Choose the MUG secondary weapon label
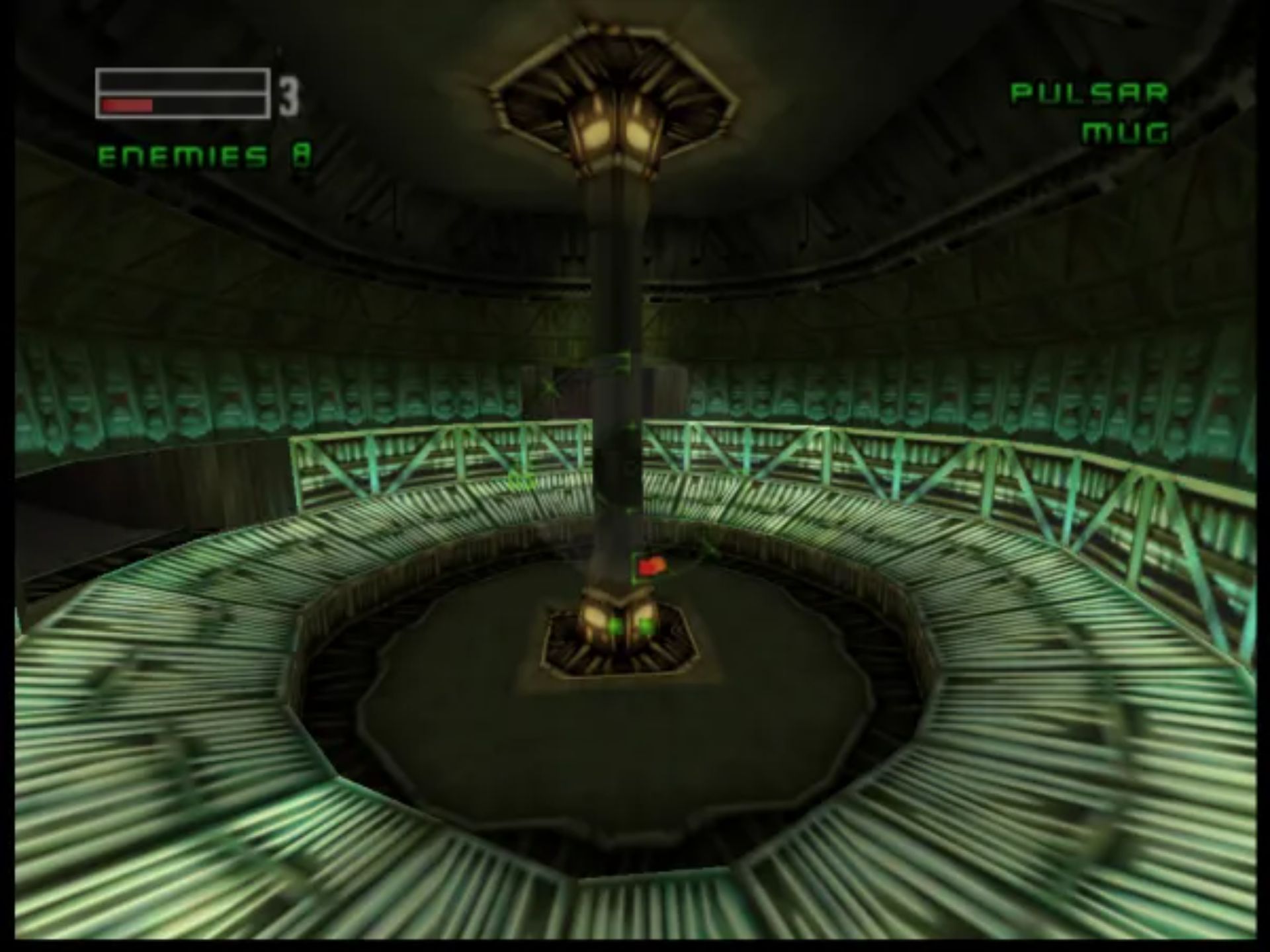This screenshot has width=1270, height=952. 1125,133
